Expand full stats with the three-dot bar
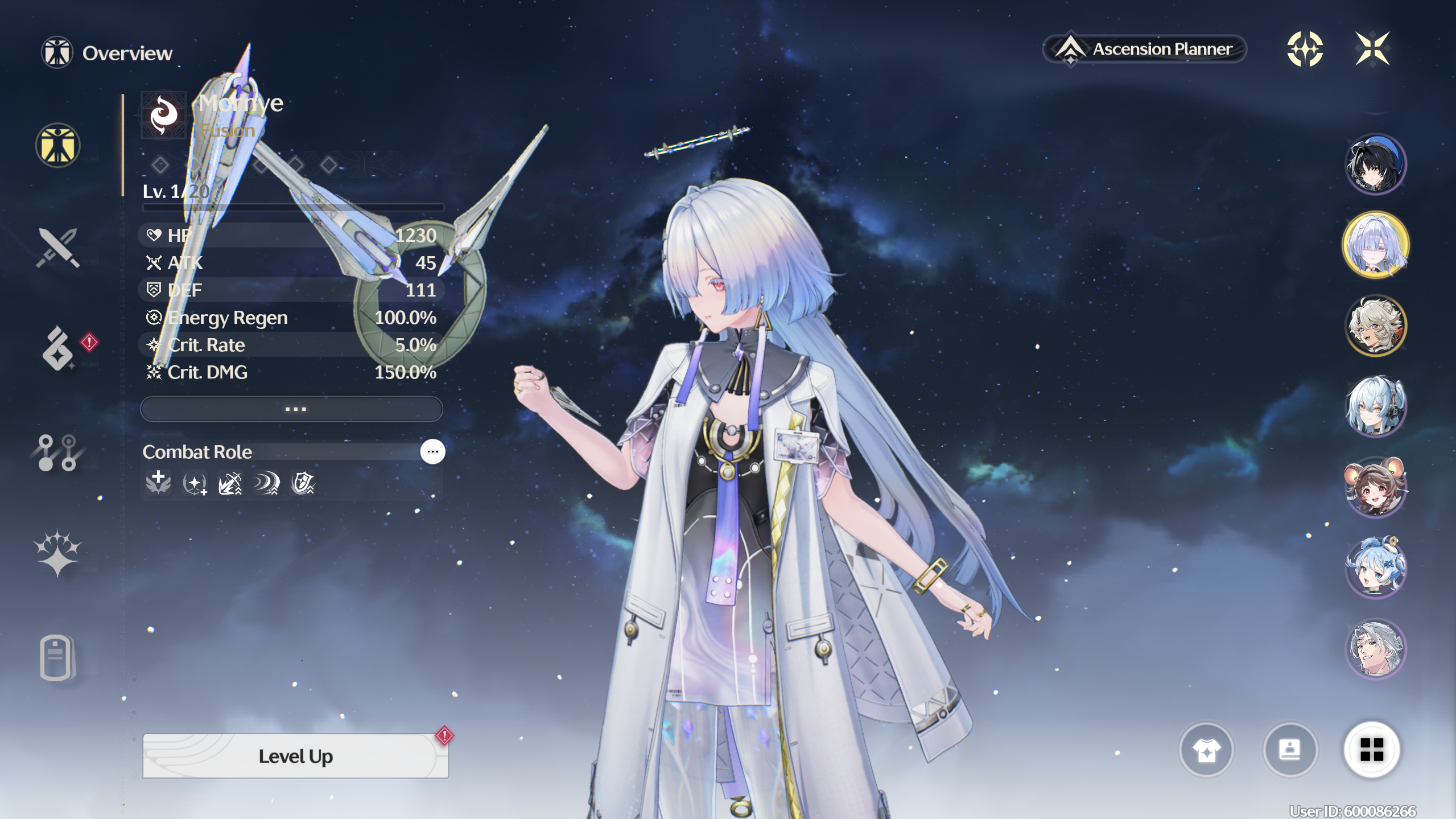 pos(291,409)
